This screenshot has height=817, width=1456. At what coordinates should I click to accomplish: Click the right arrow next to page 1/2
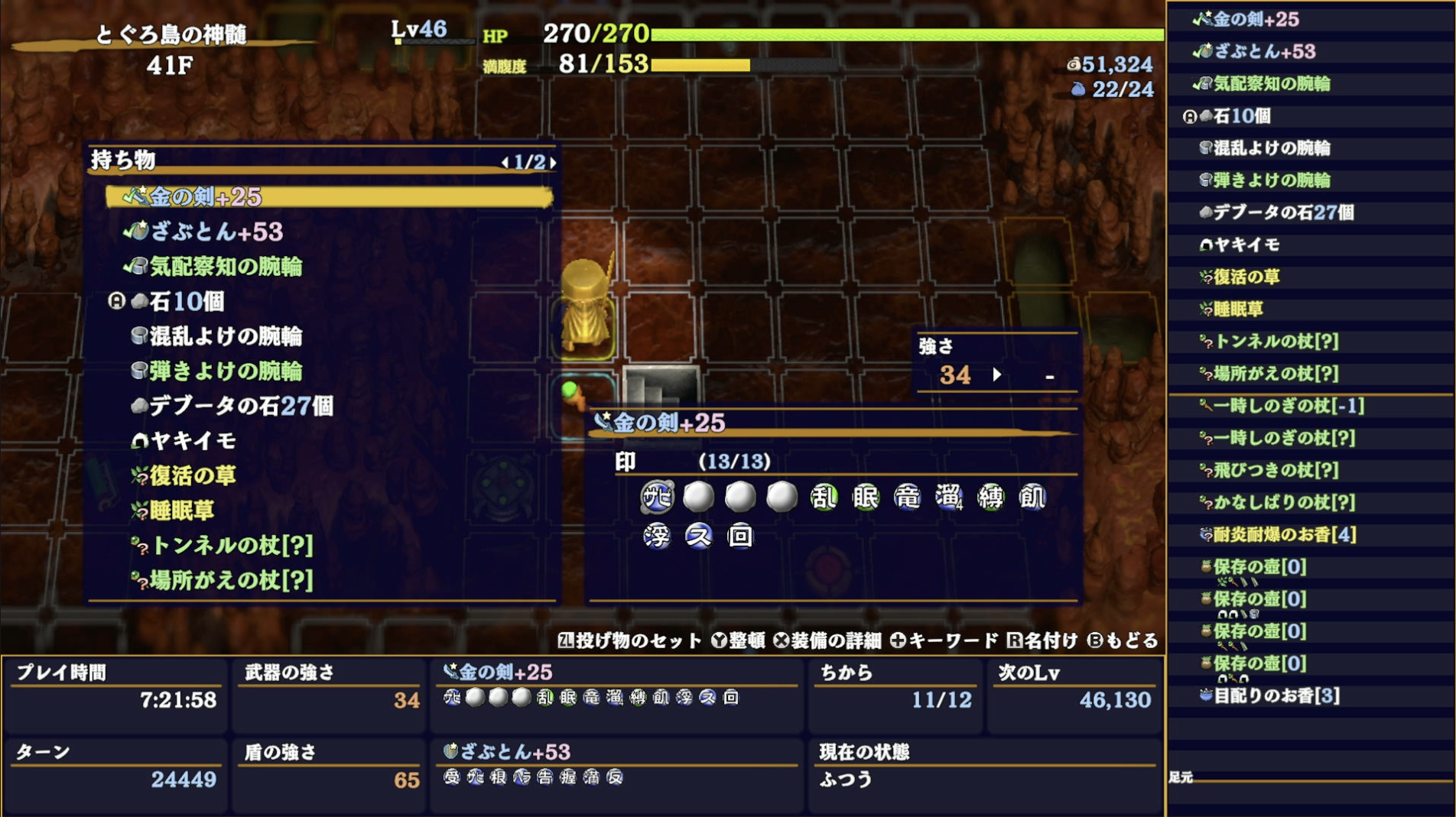point(552,162)
